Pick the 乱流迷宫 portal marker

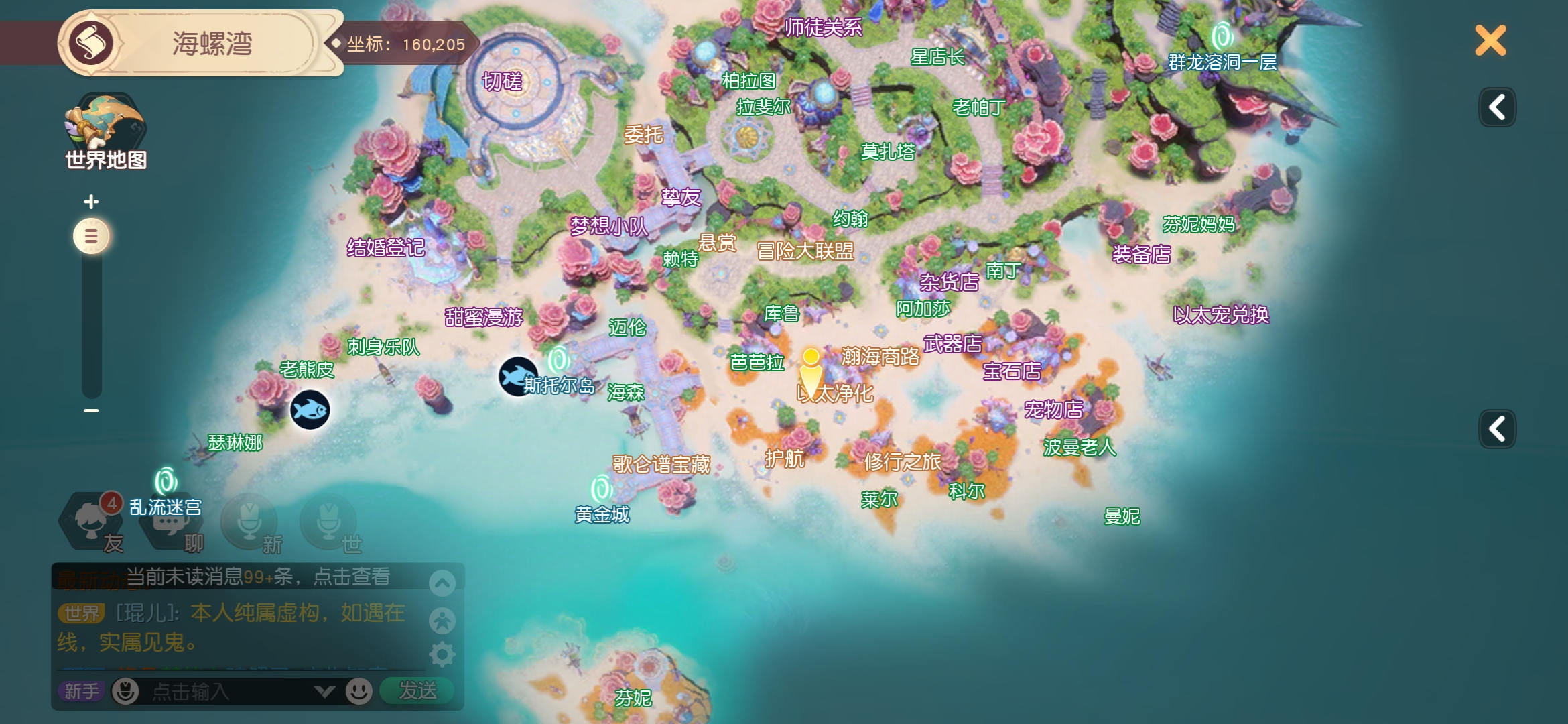tap(166, 481)
